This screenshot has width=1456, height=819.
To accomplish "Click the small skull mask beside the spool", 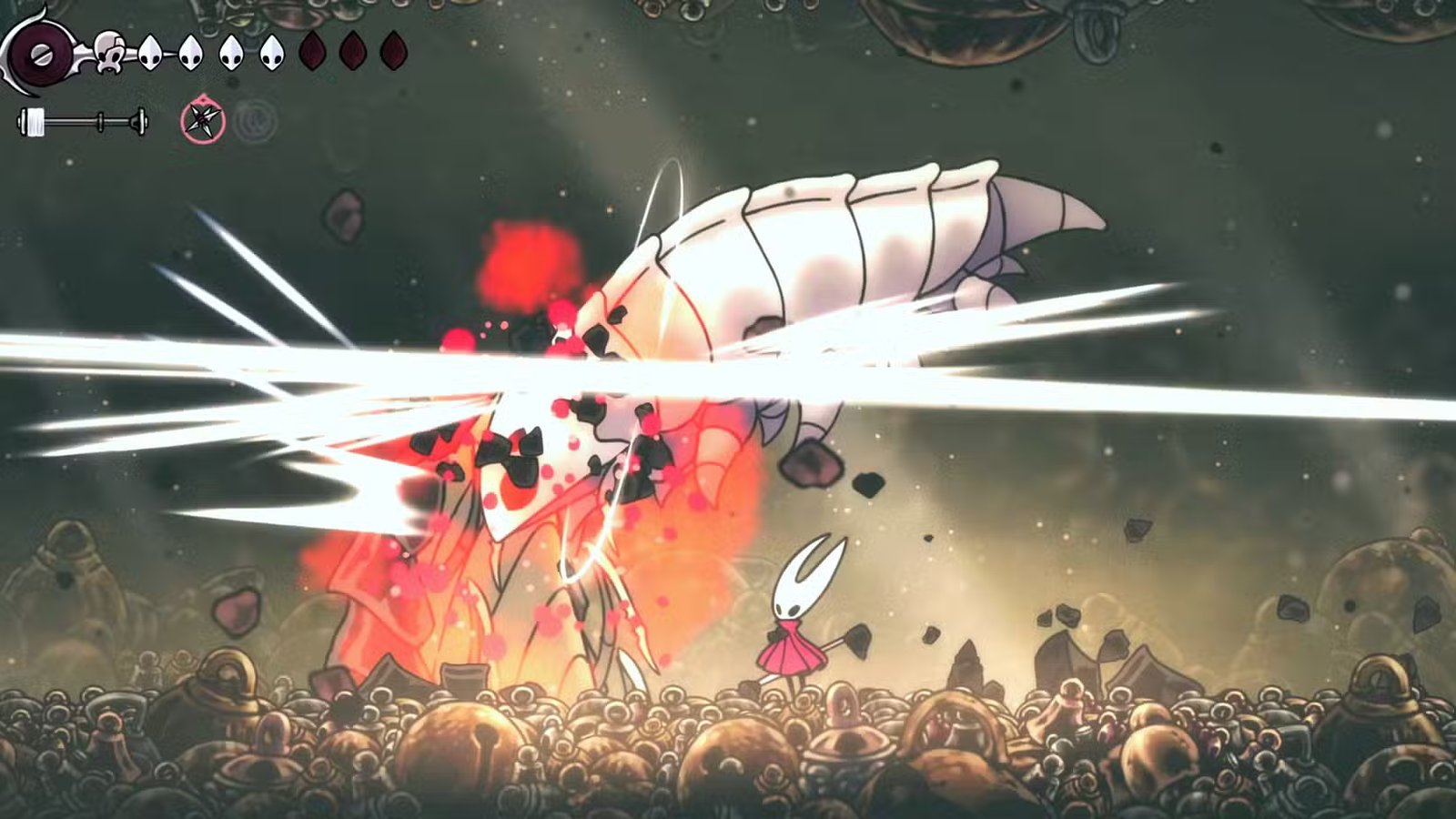I will [x=107, y=50].
